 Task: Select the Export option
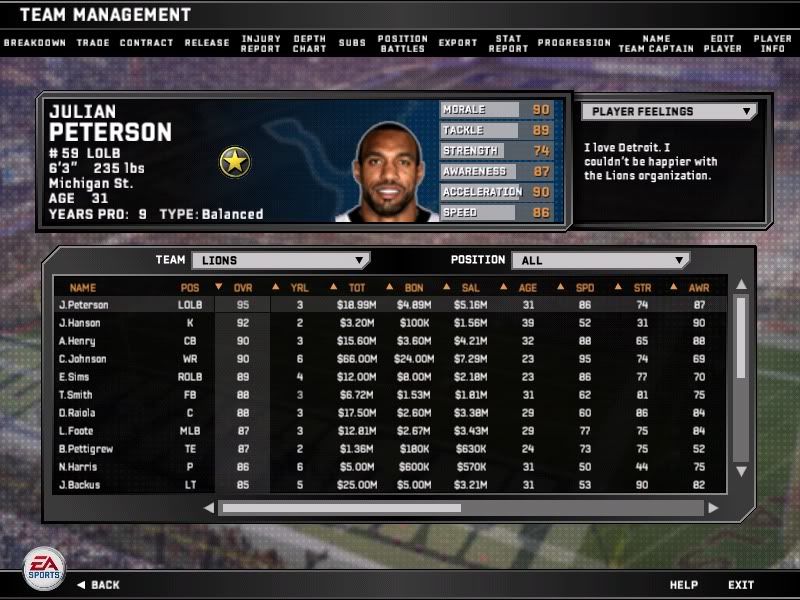click(458, 43)
